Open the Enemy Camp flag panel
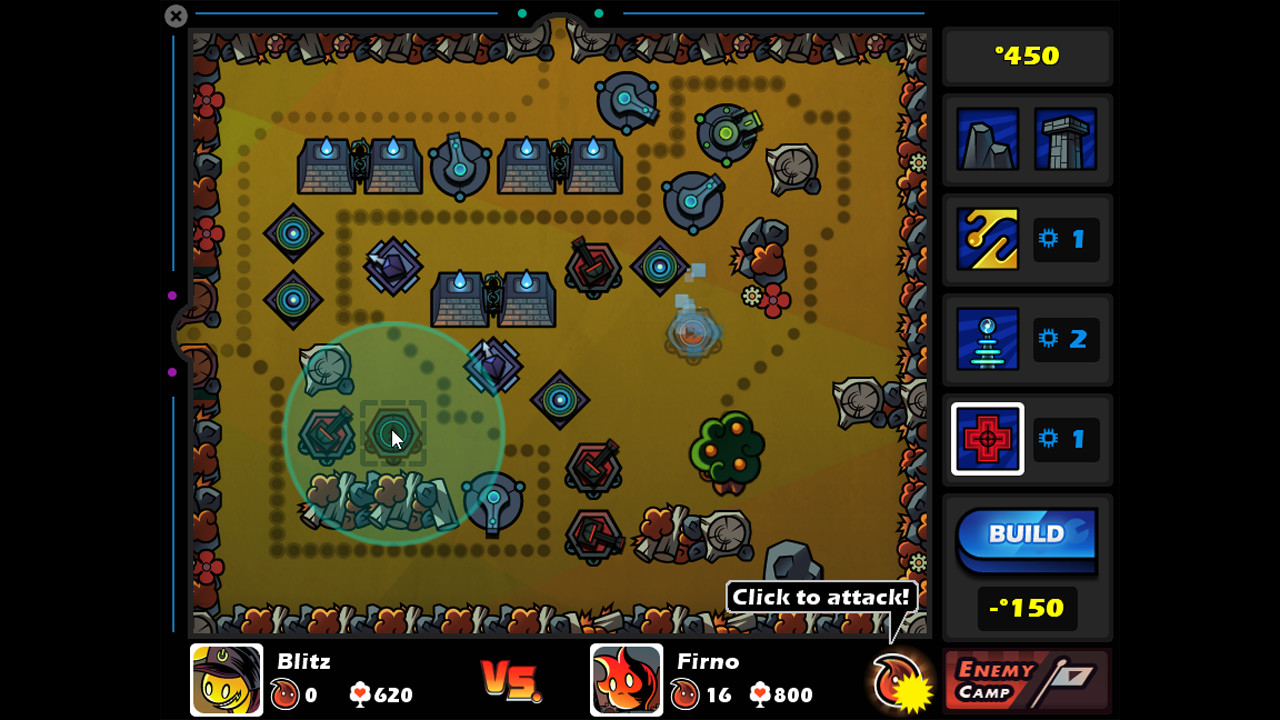 click(x=1027, y=679)
